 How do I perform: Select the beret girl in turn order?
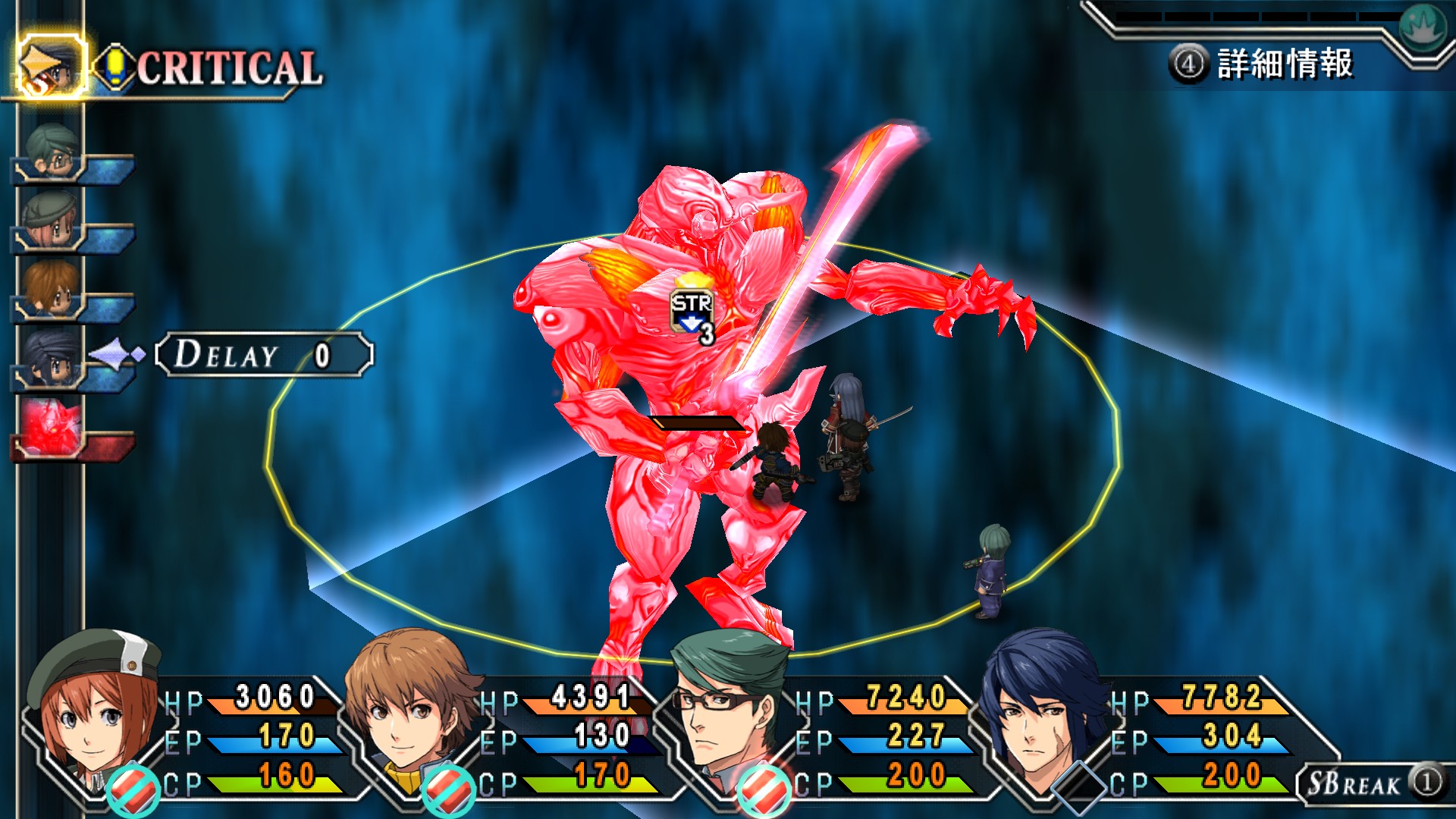[x=50, y=220]
